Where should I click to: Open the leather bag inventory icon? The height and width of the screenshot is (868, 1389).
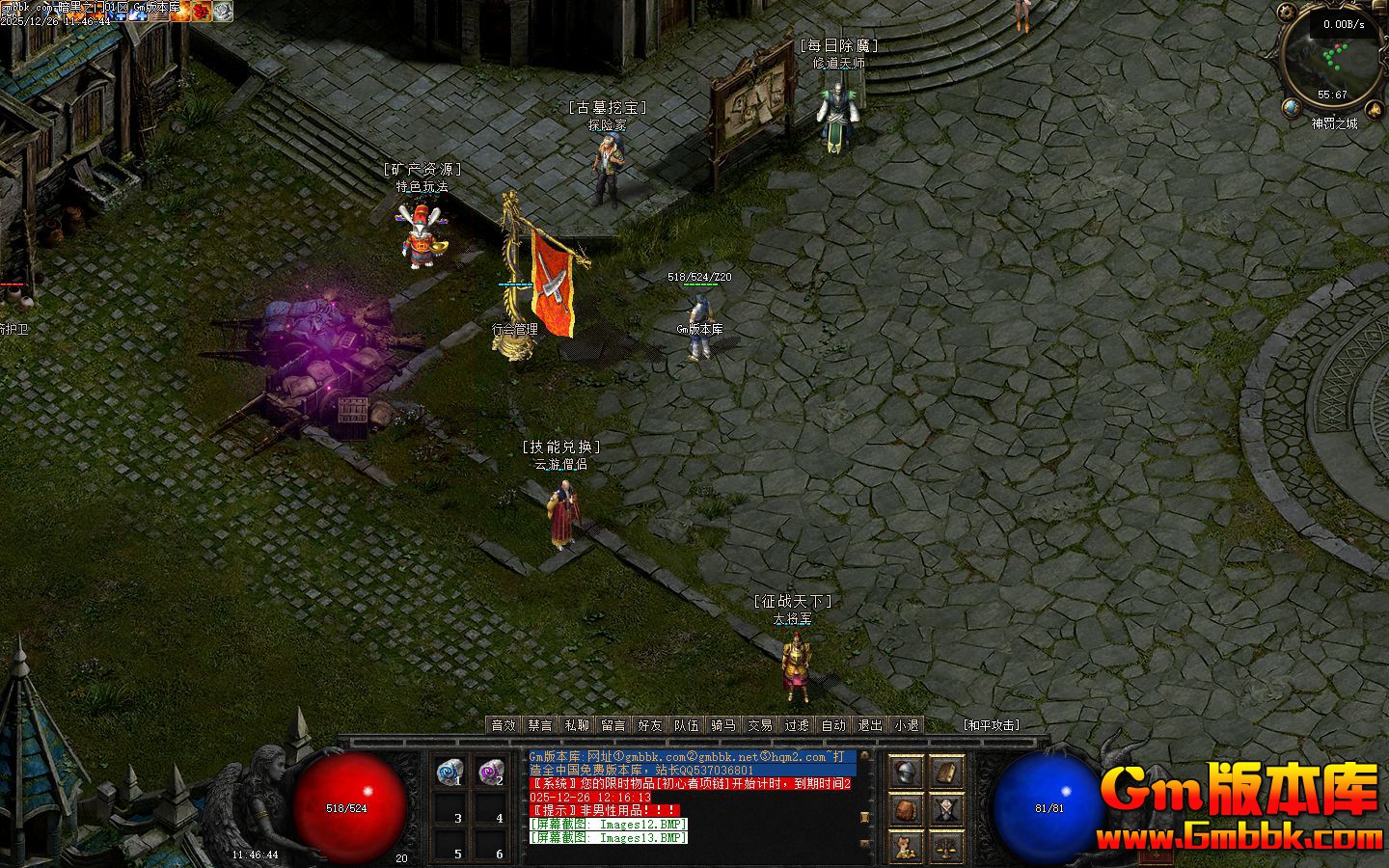906,810
